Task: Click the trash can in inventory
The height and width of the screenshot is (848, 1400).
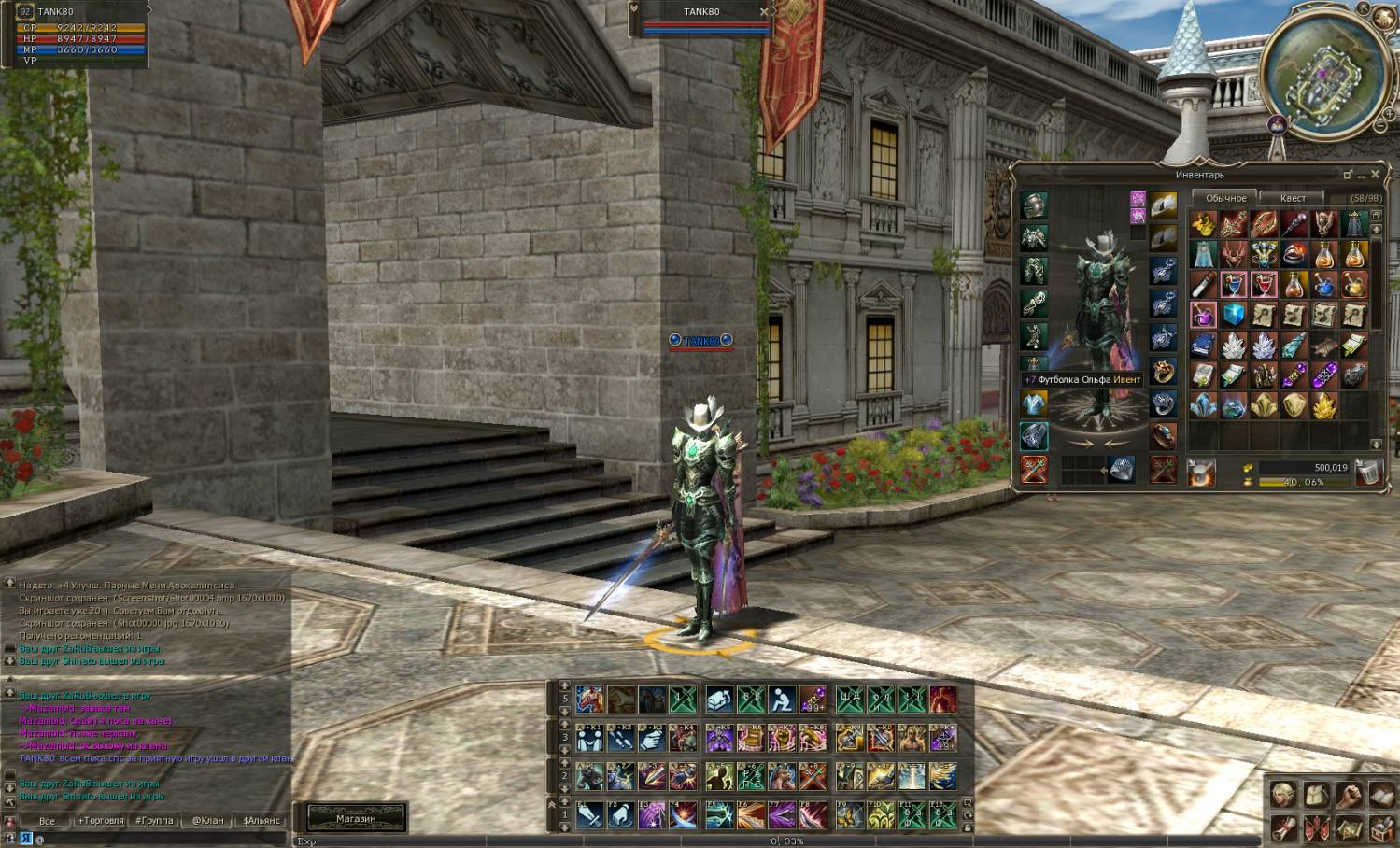Action: pos(1368,473)
